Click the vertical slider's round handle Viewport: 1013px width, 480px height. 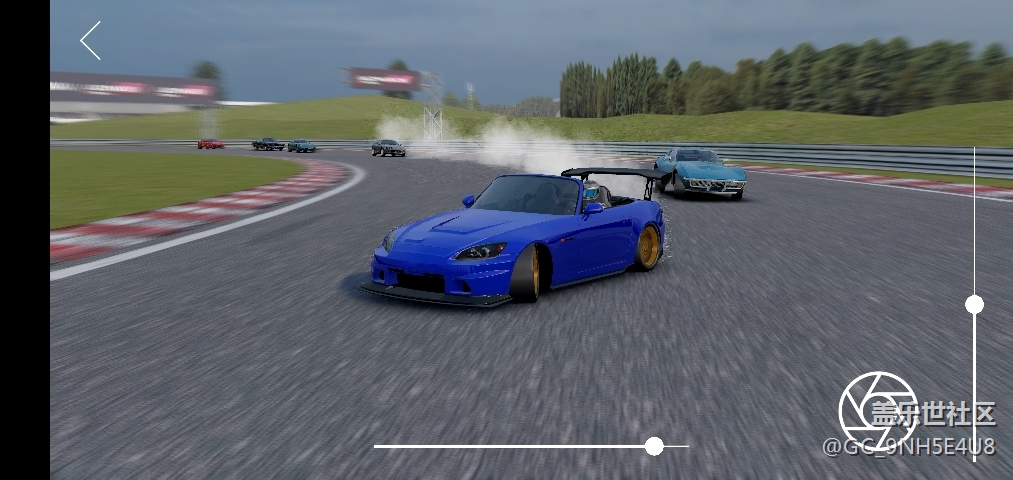[x=974, y=304]
